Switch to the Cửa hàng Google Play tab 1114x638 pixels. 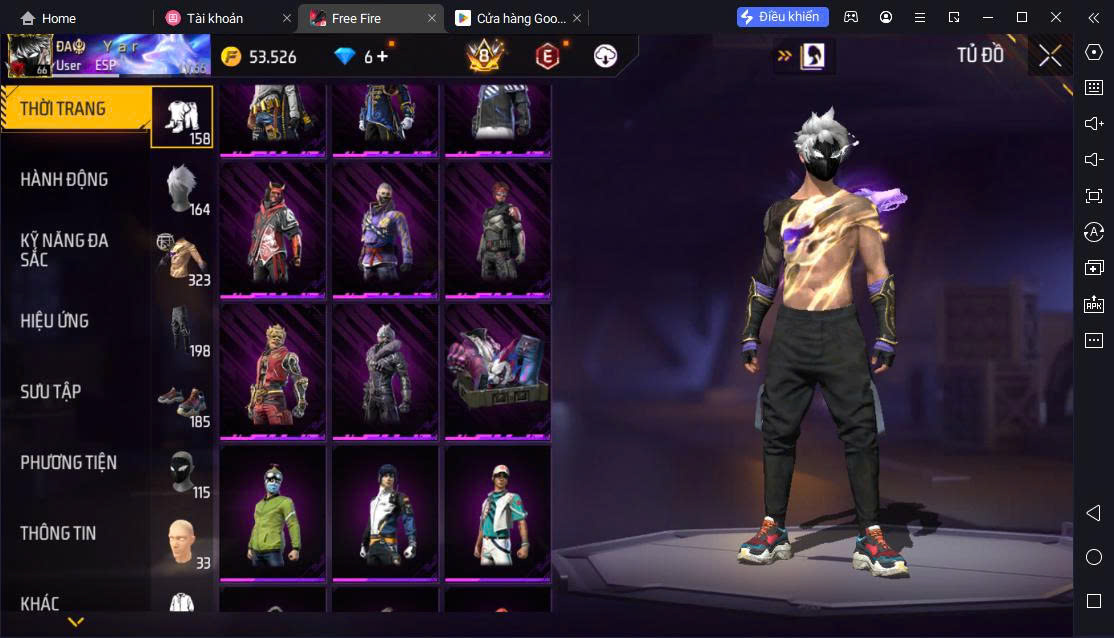pyautogui.click(x=510, y=18)
